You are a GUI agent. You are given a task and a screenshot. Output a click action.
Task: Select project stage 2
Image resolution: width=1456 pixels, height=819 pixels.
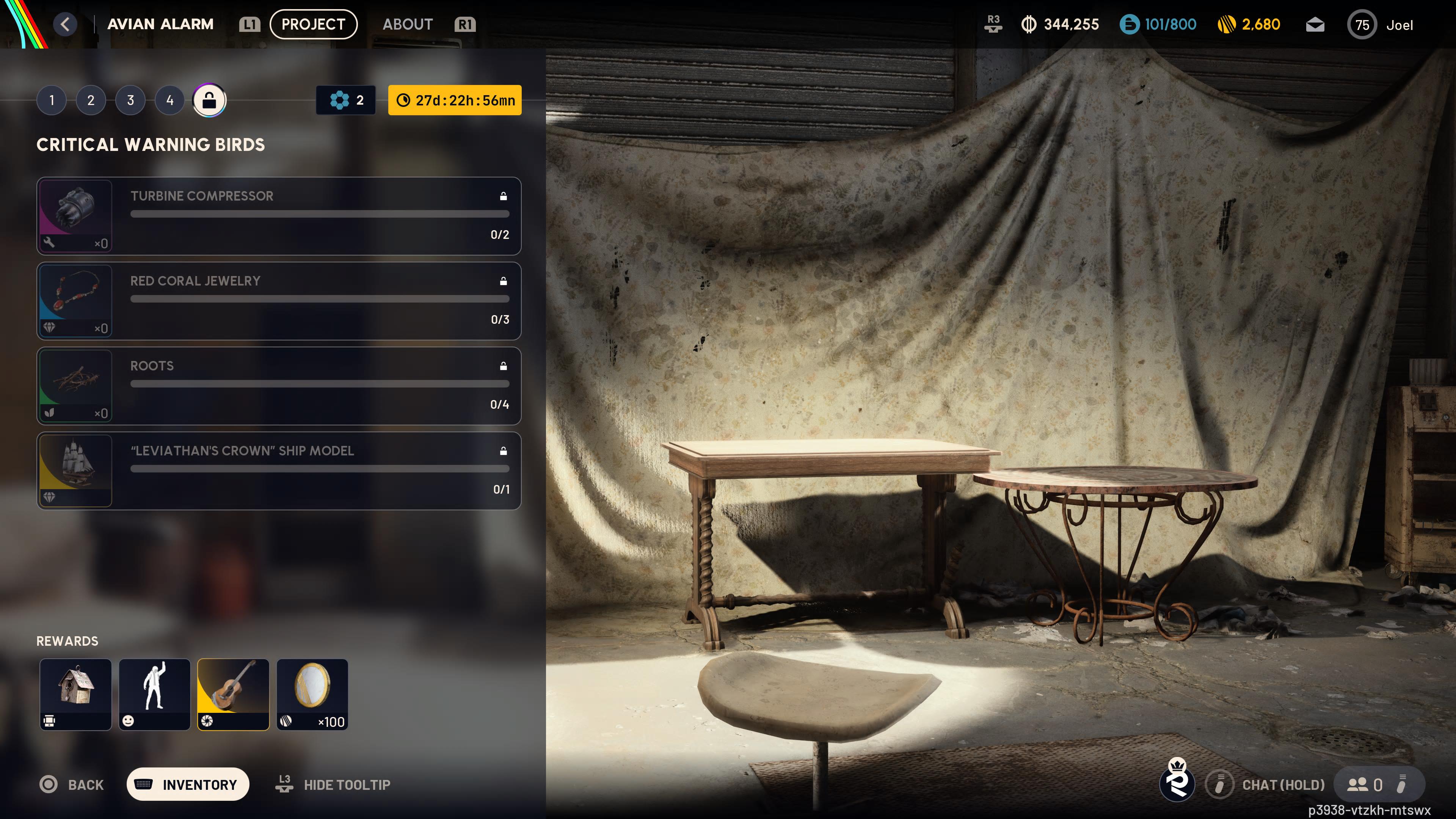[x=91, y=100]
